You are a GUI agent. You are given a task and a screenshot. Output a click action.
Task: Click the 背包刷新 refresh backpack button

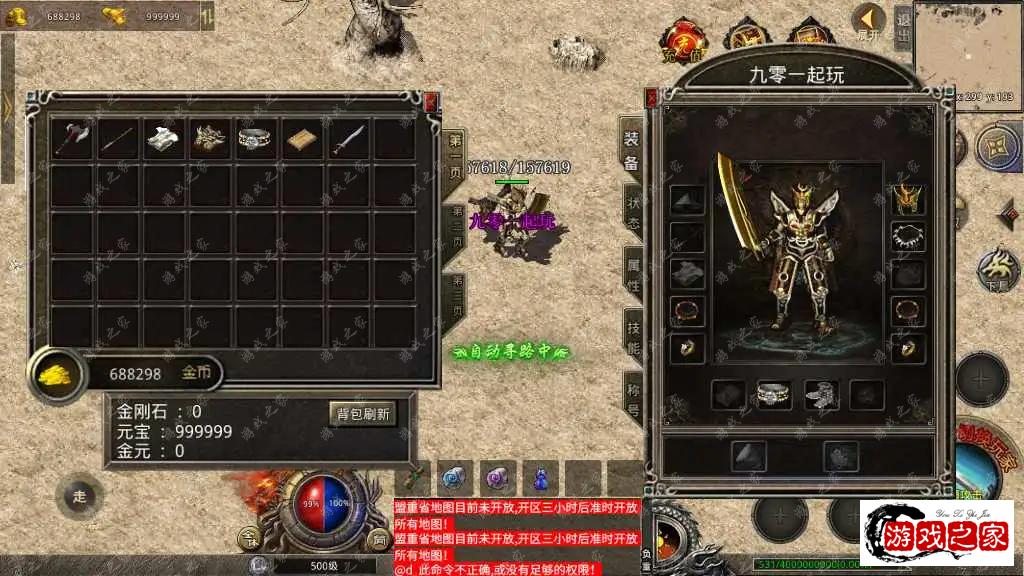click(362, 414)
